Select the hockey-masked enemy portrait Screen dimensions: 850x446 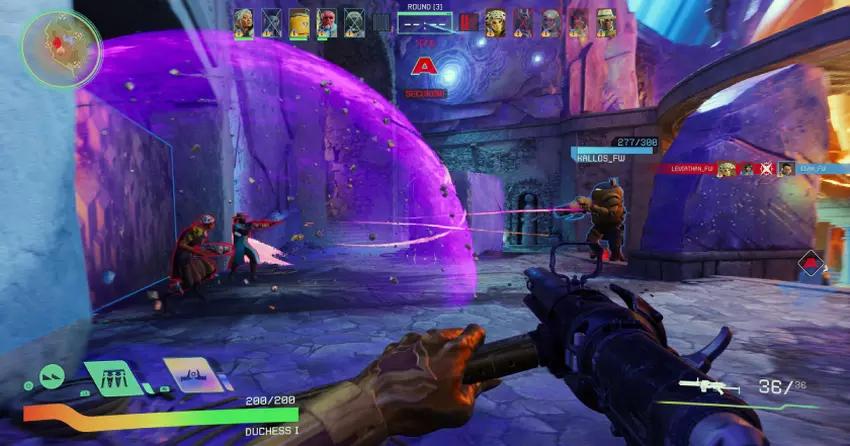(495, 22)
